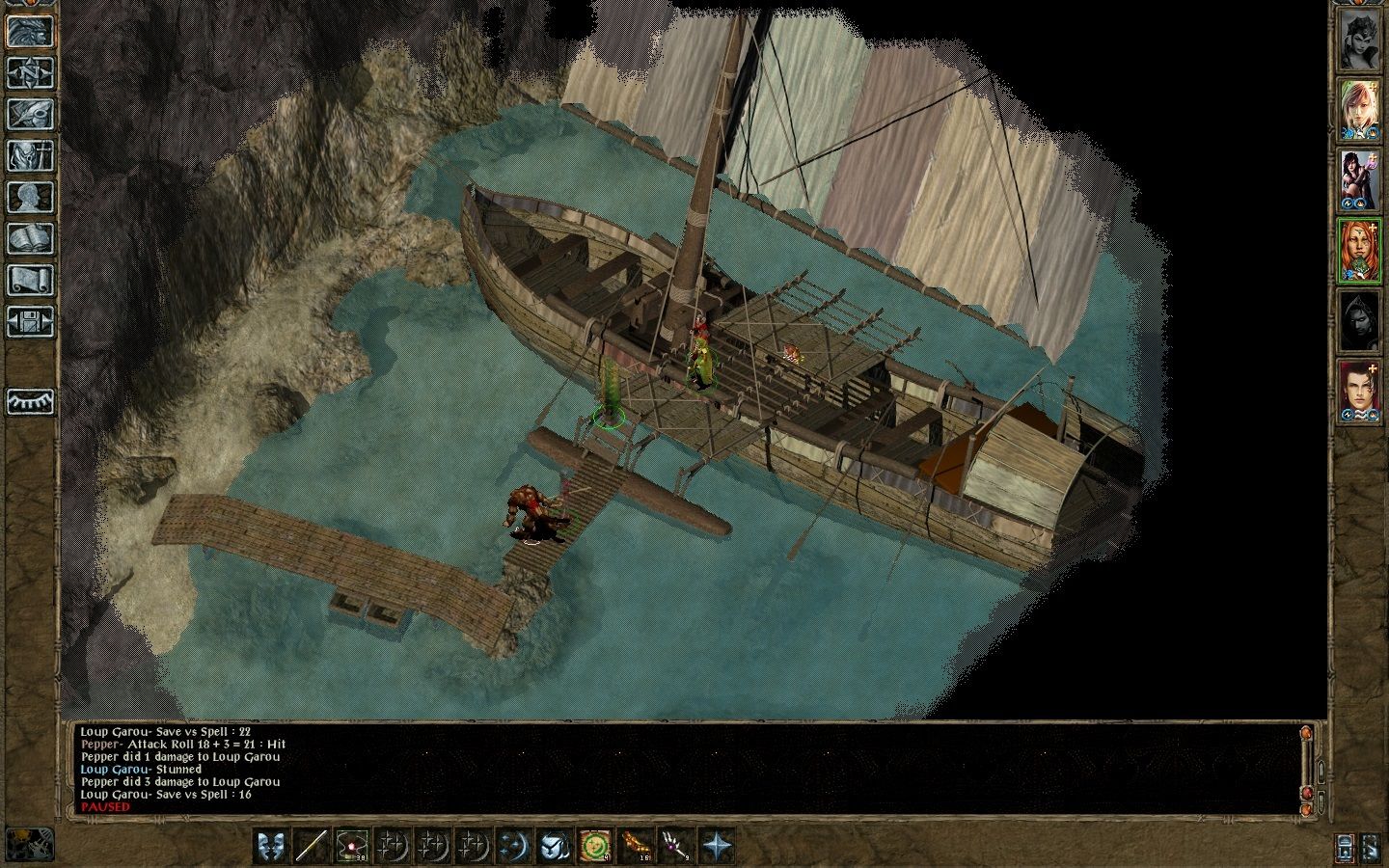Open the four-pointed star special abilities

[x=717, y=846]
